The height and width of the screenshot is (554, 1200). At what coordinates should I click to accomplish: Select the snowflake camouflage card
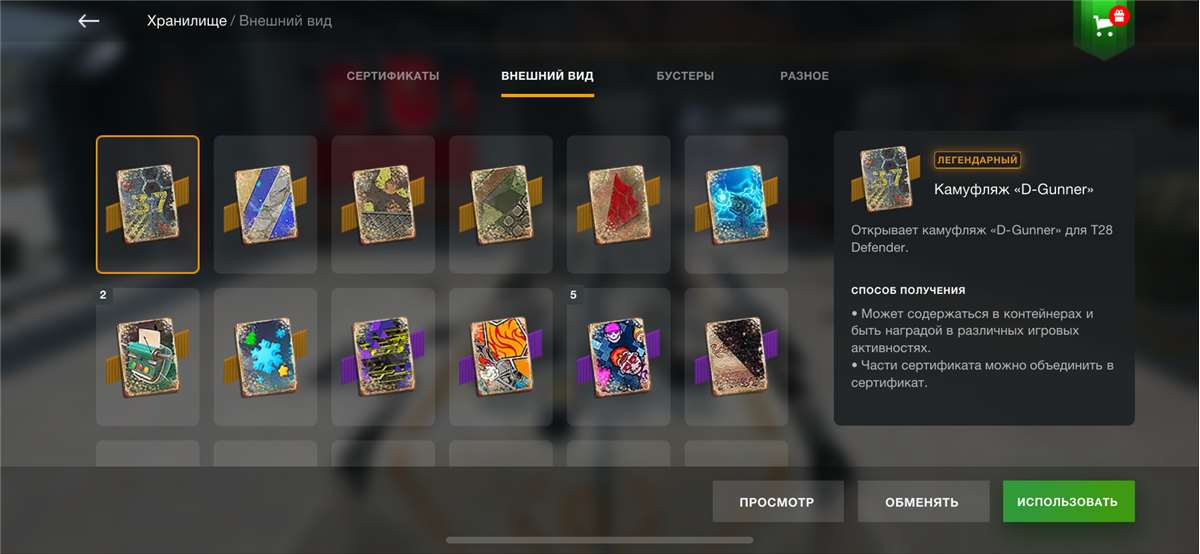[265, 357]
